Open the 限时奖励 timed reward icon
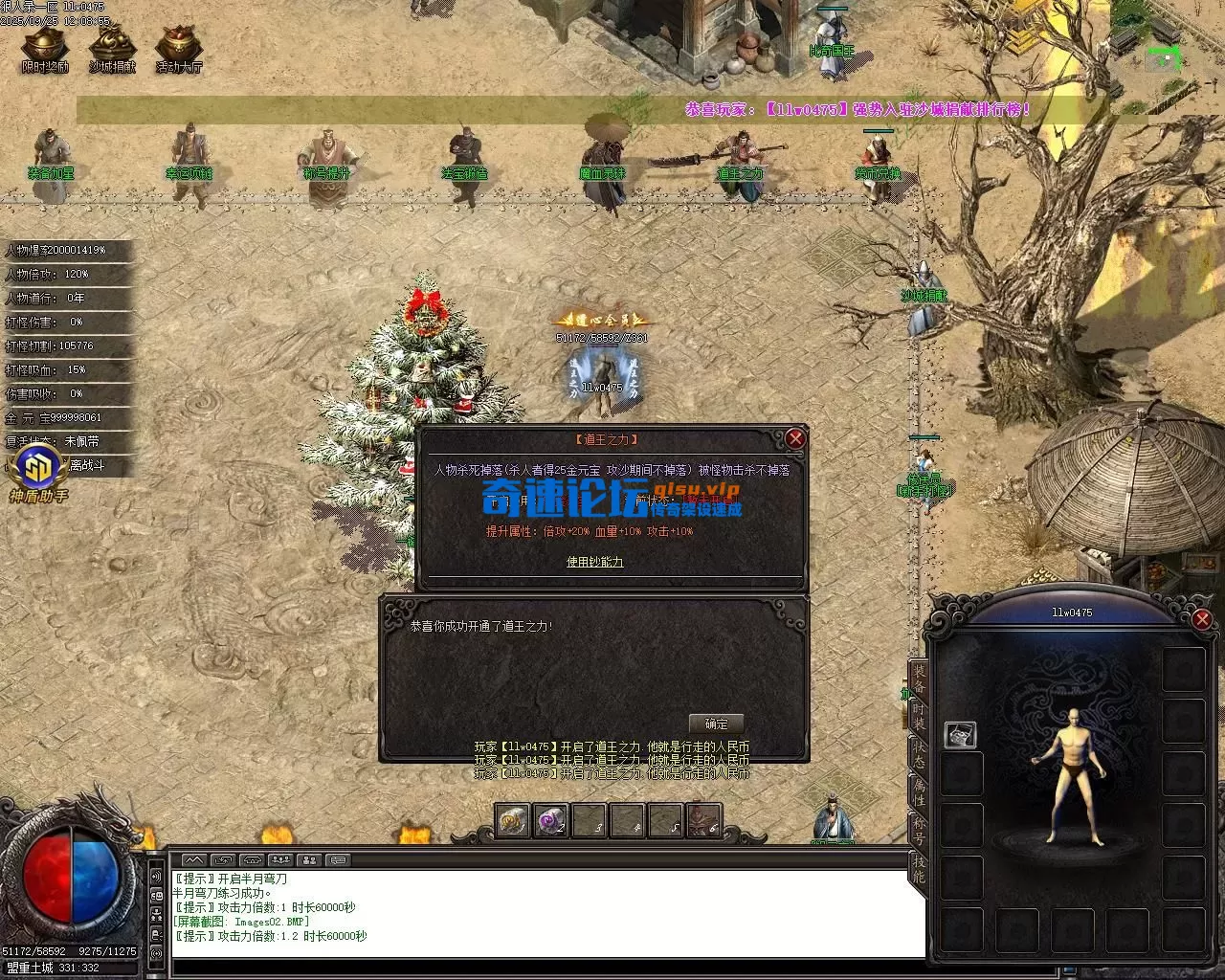The image size is (1225, 980). pos(45,47)
